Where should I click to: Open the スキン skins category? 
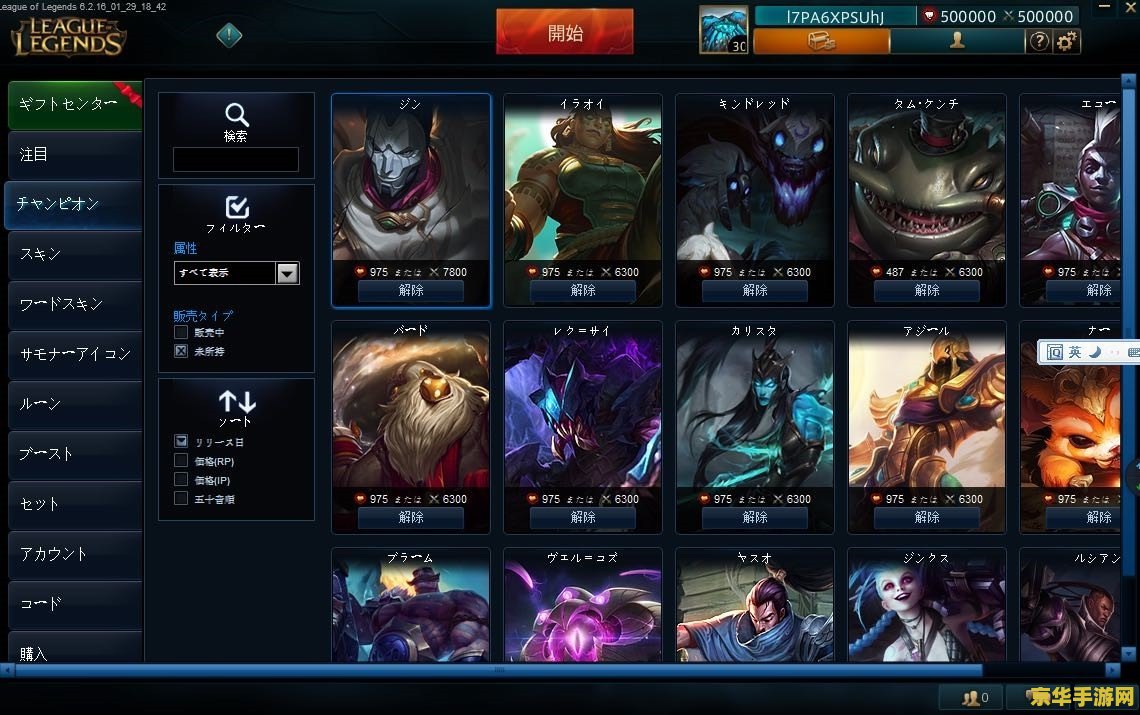pyautogui.click(x=74, y=254)
